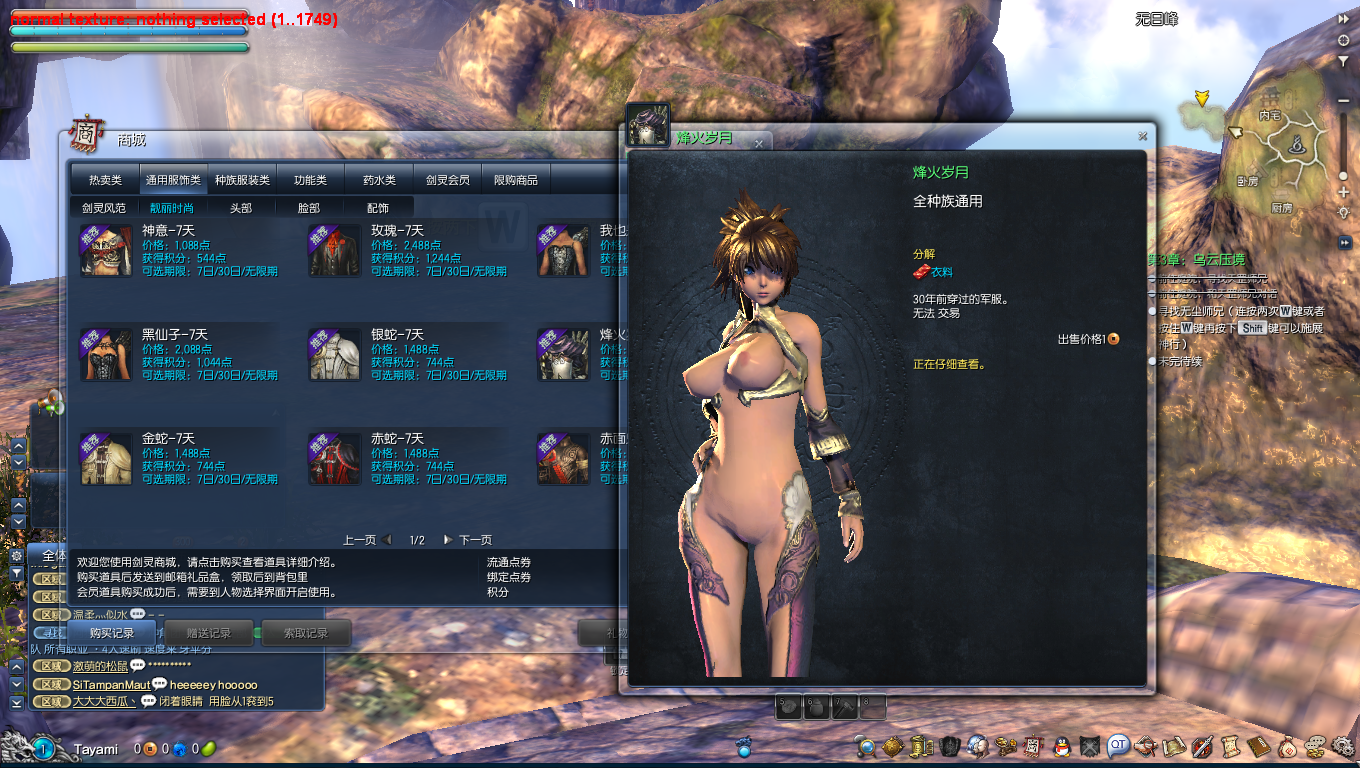
Task: Select the 头部 subcategory
Action: click(x=241, y=208)
